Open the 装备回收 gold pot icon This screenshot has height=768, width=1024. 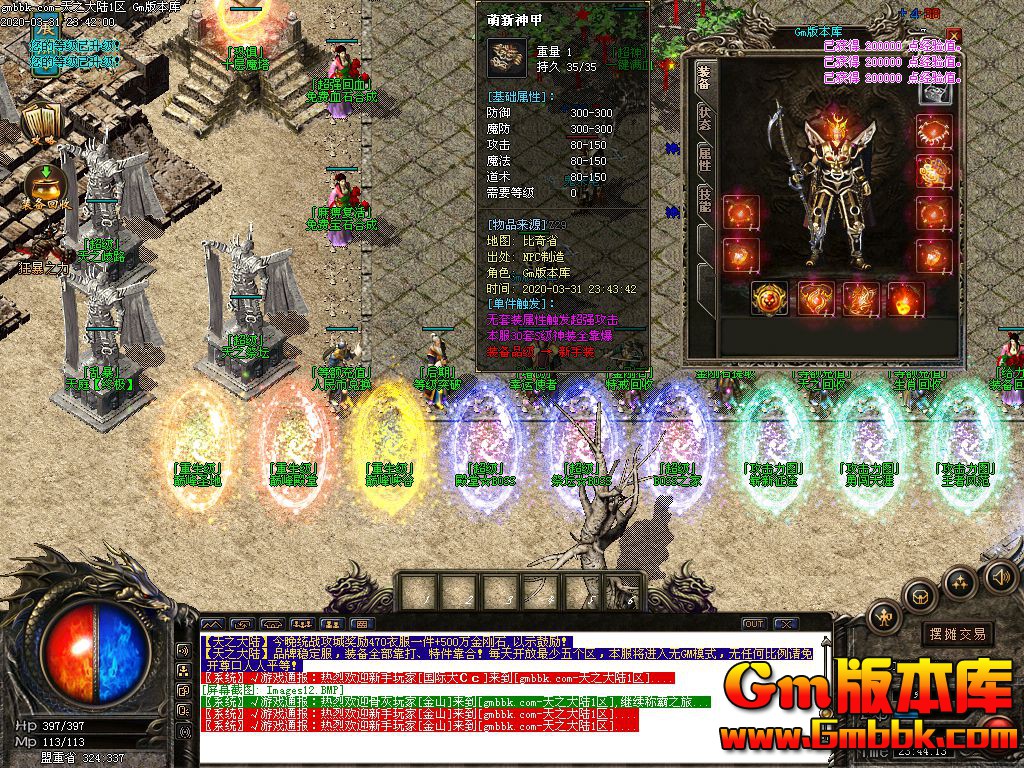point(45,185)
